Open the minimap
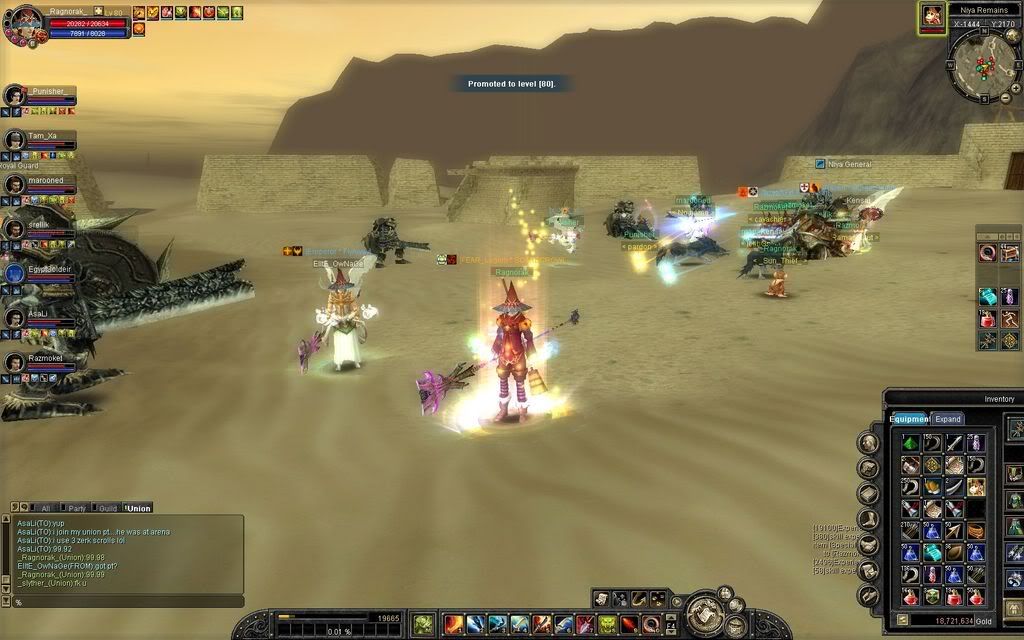Screen dimensions: 1024x640 [984, 66]
